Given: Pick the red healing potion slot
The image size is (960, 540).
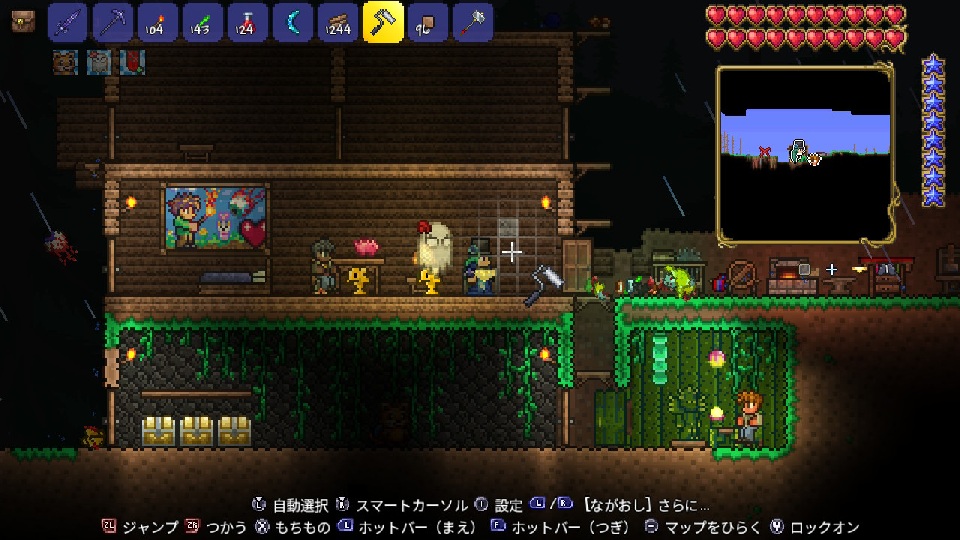Looking at the screenshot, I should 247,22.
